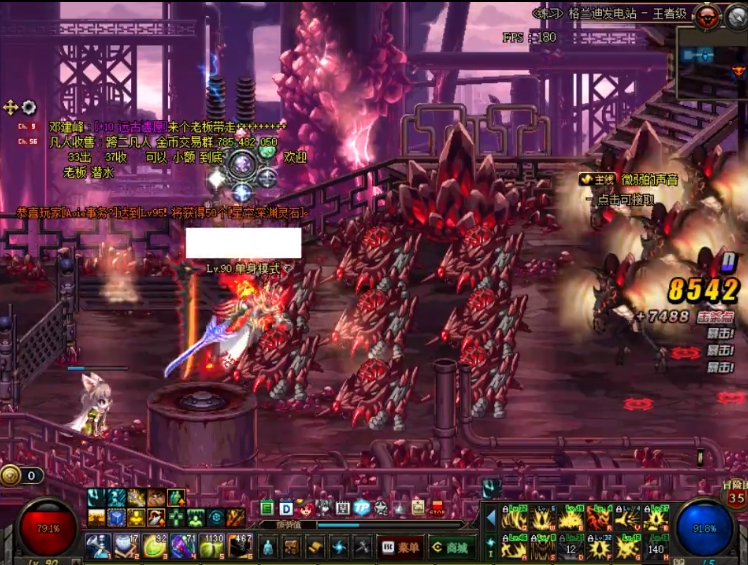
Task: Click the red-haired character face icon
Action: coord(305,508)
